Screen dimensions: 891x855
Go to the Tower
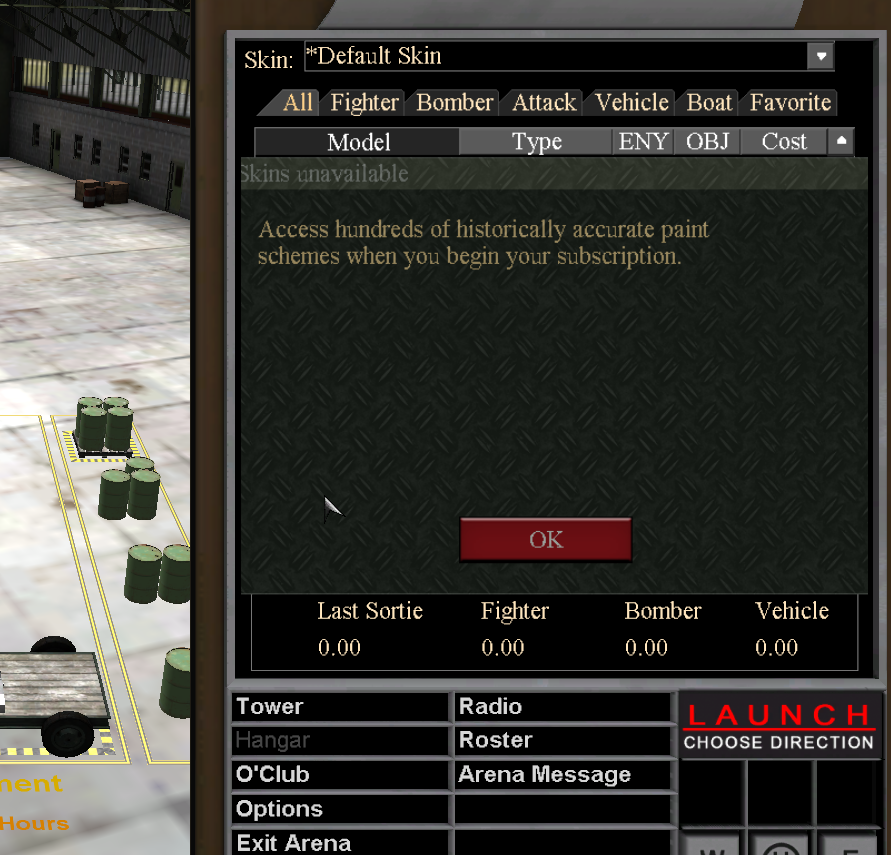340,707
